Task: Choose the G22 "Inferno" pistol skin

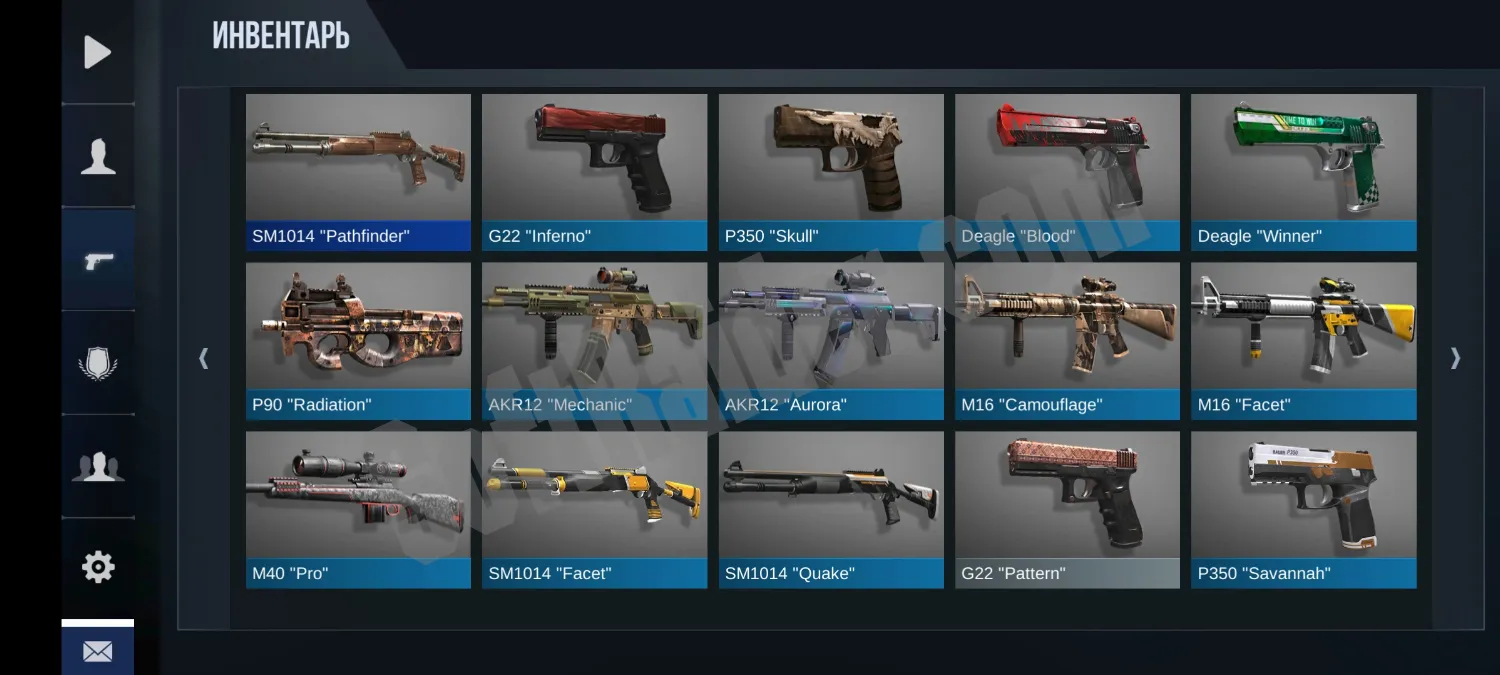Action: 594,171
